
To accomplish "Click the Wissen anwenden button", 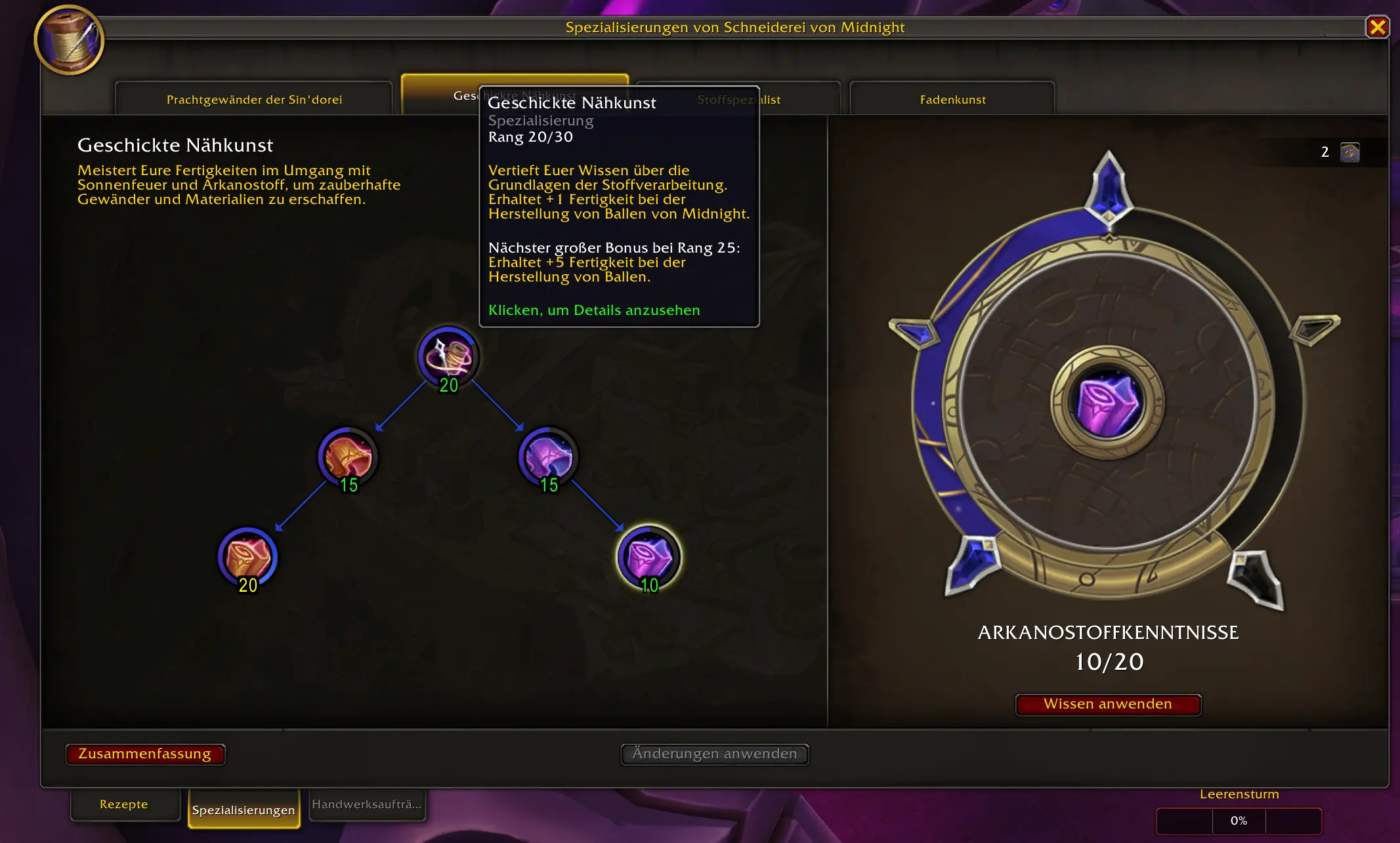I will point(1108,704).
